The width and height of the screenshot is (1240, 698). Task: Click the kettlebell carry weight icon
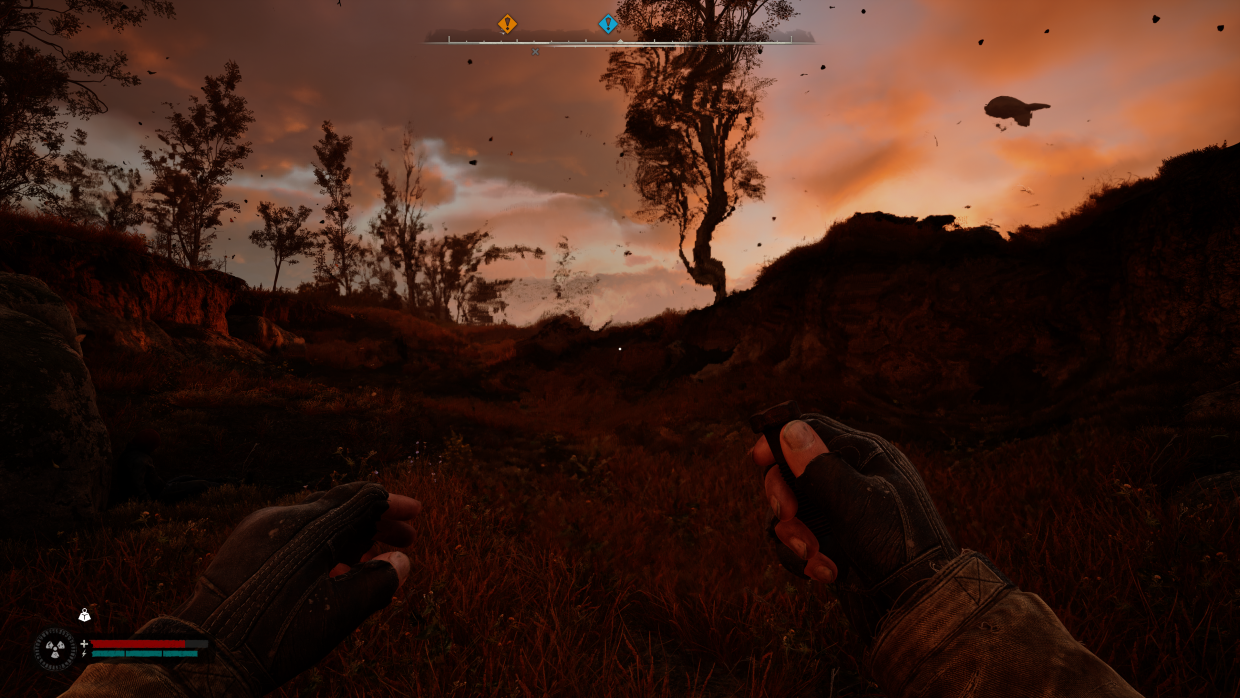[x=85, y=616]
